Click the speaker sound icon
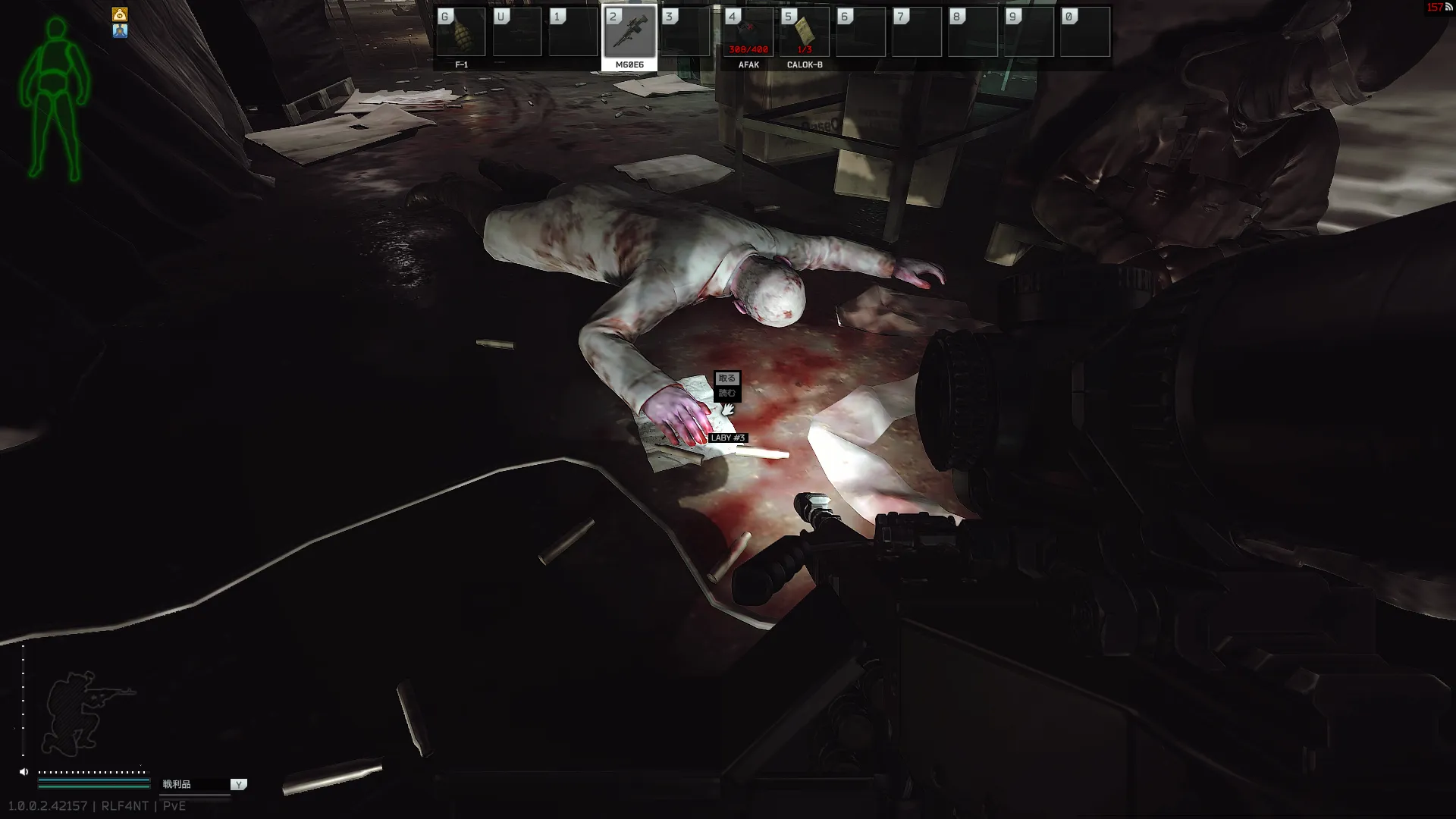This screenshot has width=1456, height=819. click(x=24, y=772)
